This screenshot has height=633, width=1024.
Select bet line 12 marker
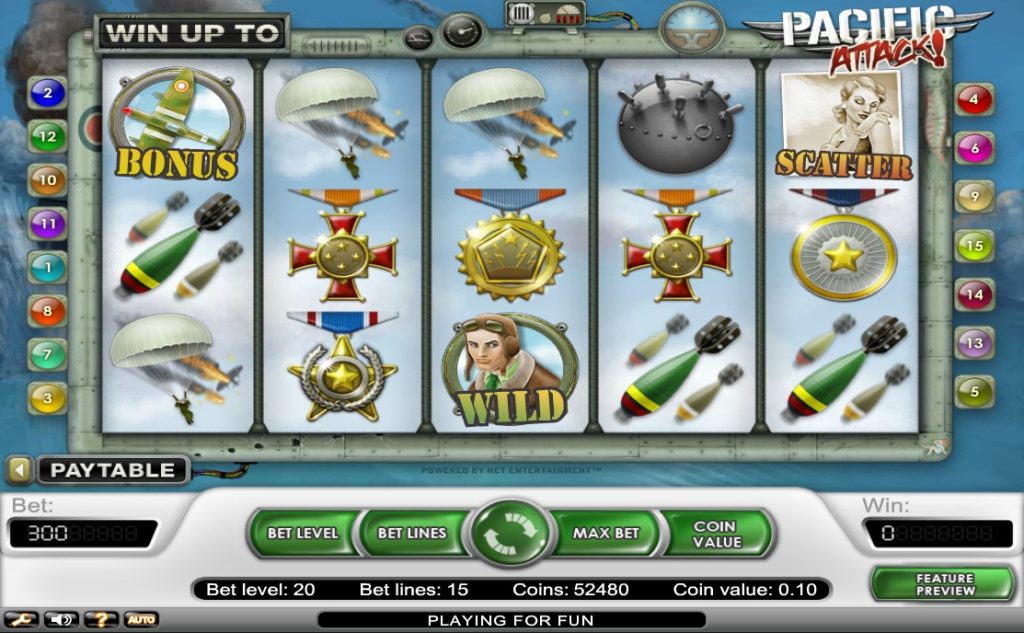point(47,136)
